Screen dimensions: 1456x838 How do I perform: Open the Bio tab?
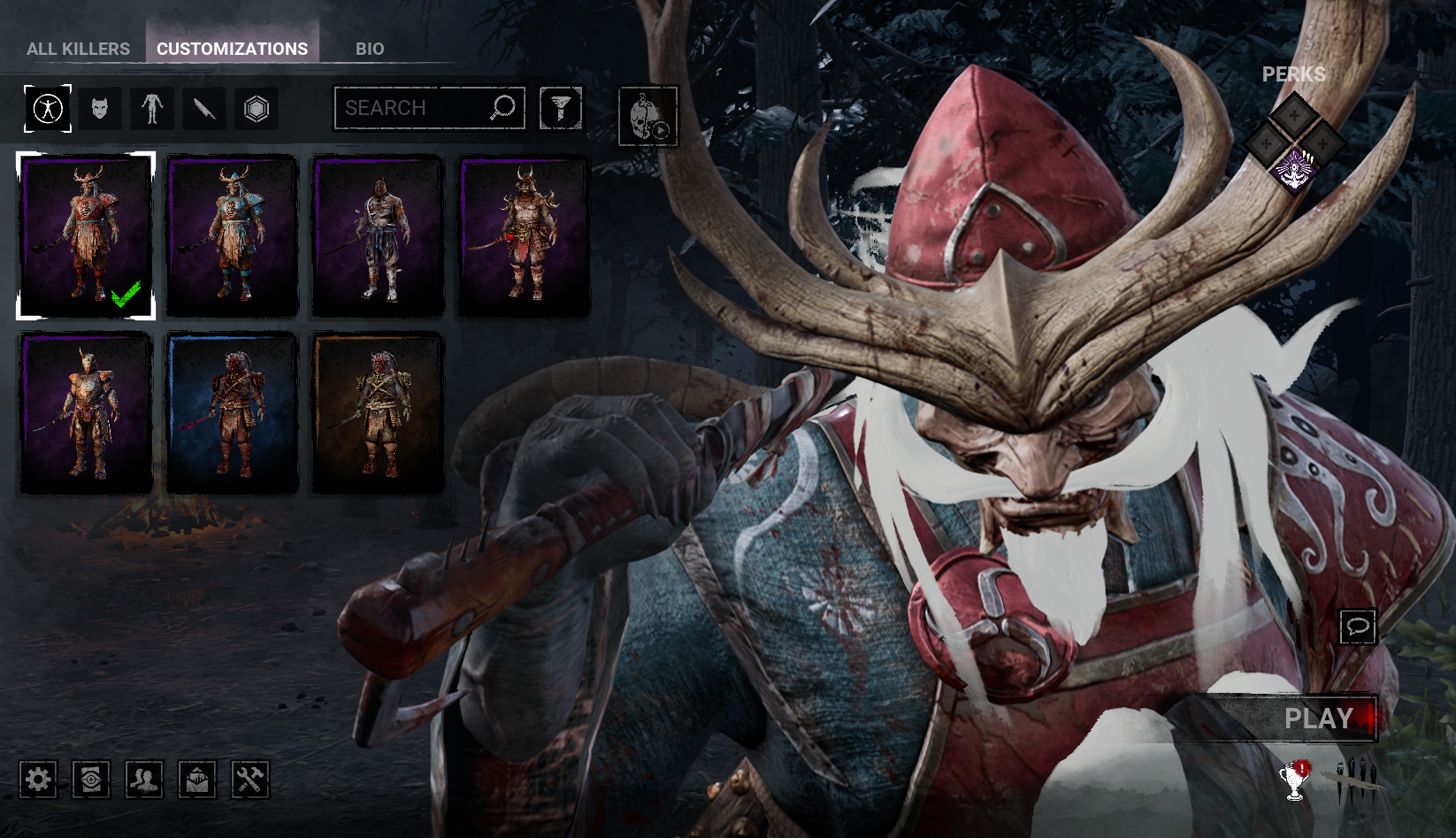tap(370, 49)
